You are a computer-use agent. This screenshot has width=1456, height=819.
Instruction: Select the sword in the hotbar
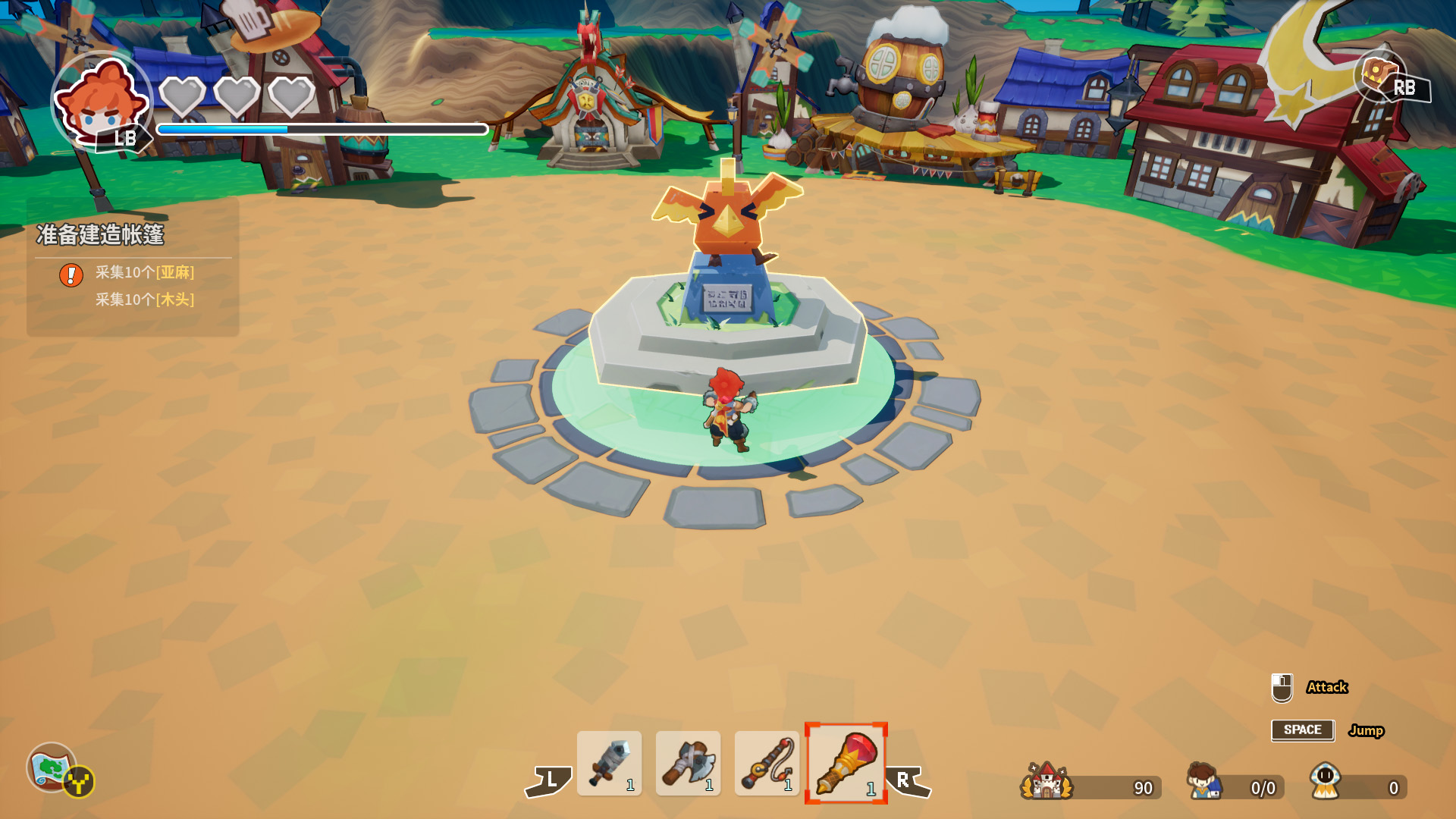click(611, 764)
